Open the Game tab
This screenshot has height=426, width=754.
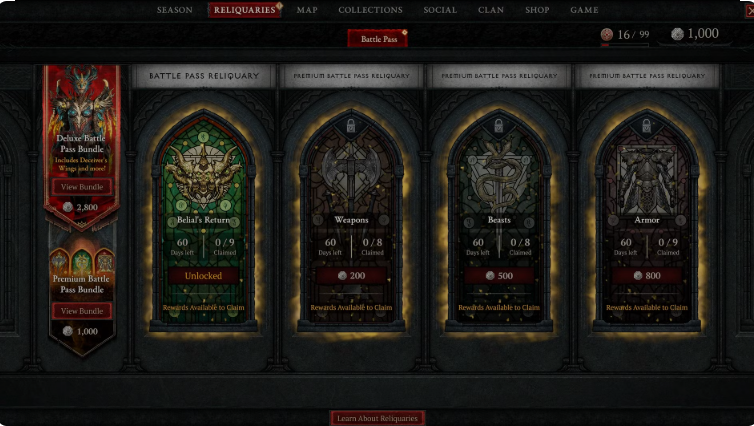click(x=584, y=10)
